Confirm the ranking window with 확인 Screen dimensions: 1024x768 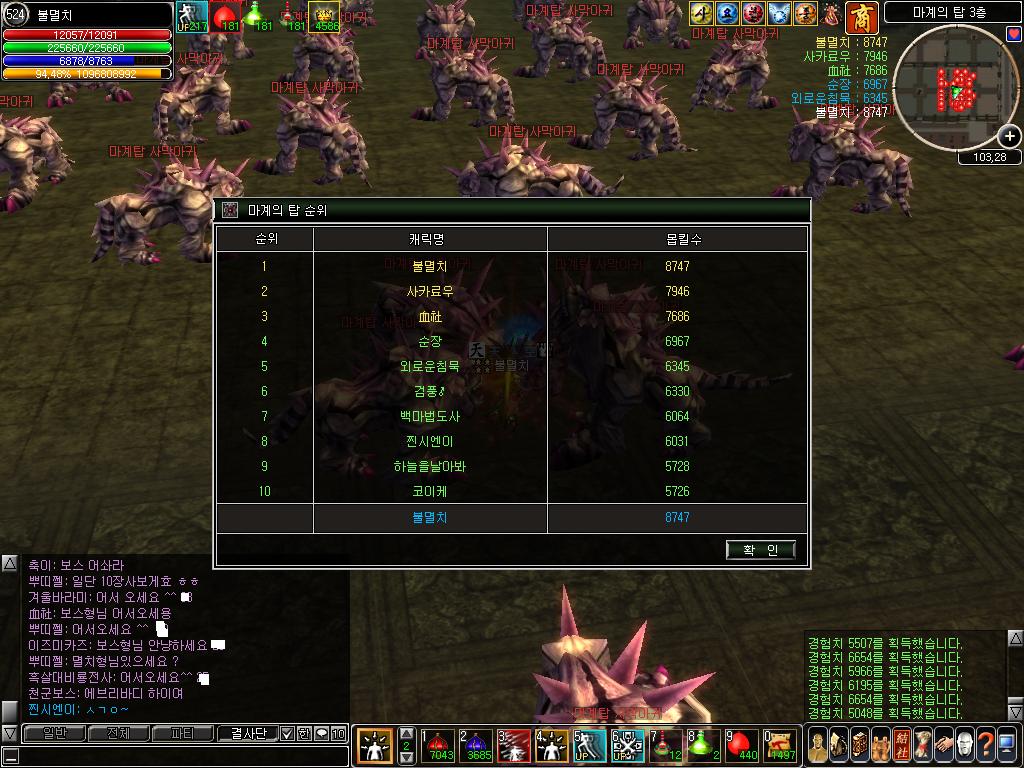[x=761, y=549]
